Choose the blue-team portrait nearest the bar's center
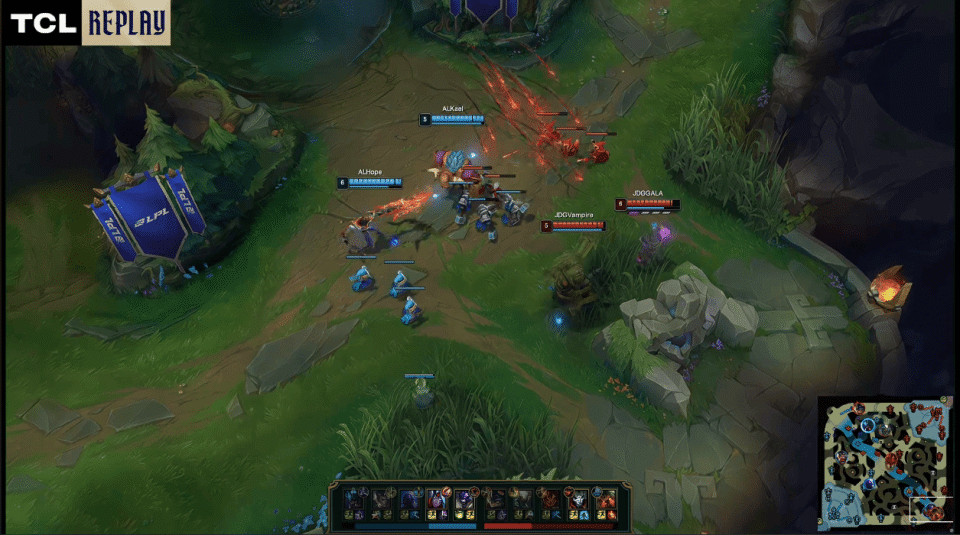The image size is (960, 535). (x=465, y=499)
